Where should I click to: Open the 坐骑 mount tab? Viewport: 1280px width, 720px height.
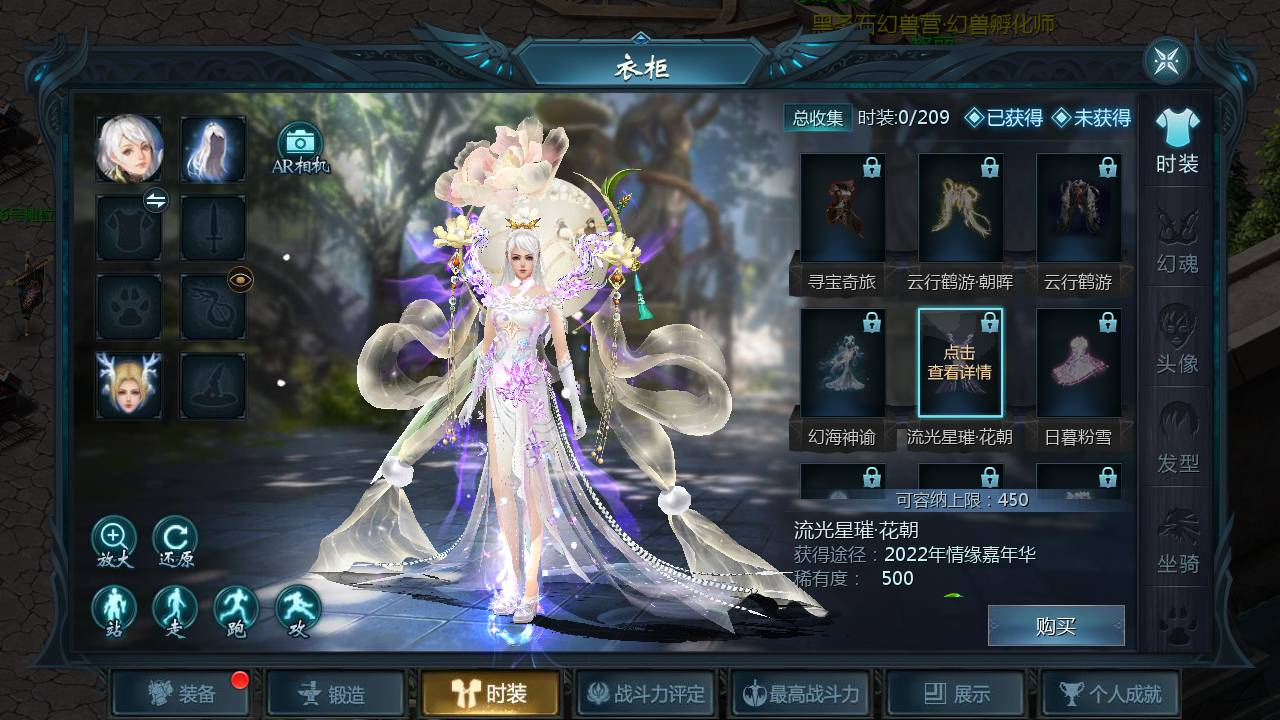(1177, 540)
